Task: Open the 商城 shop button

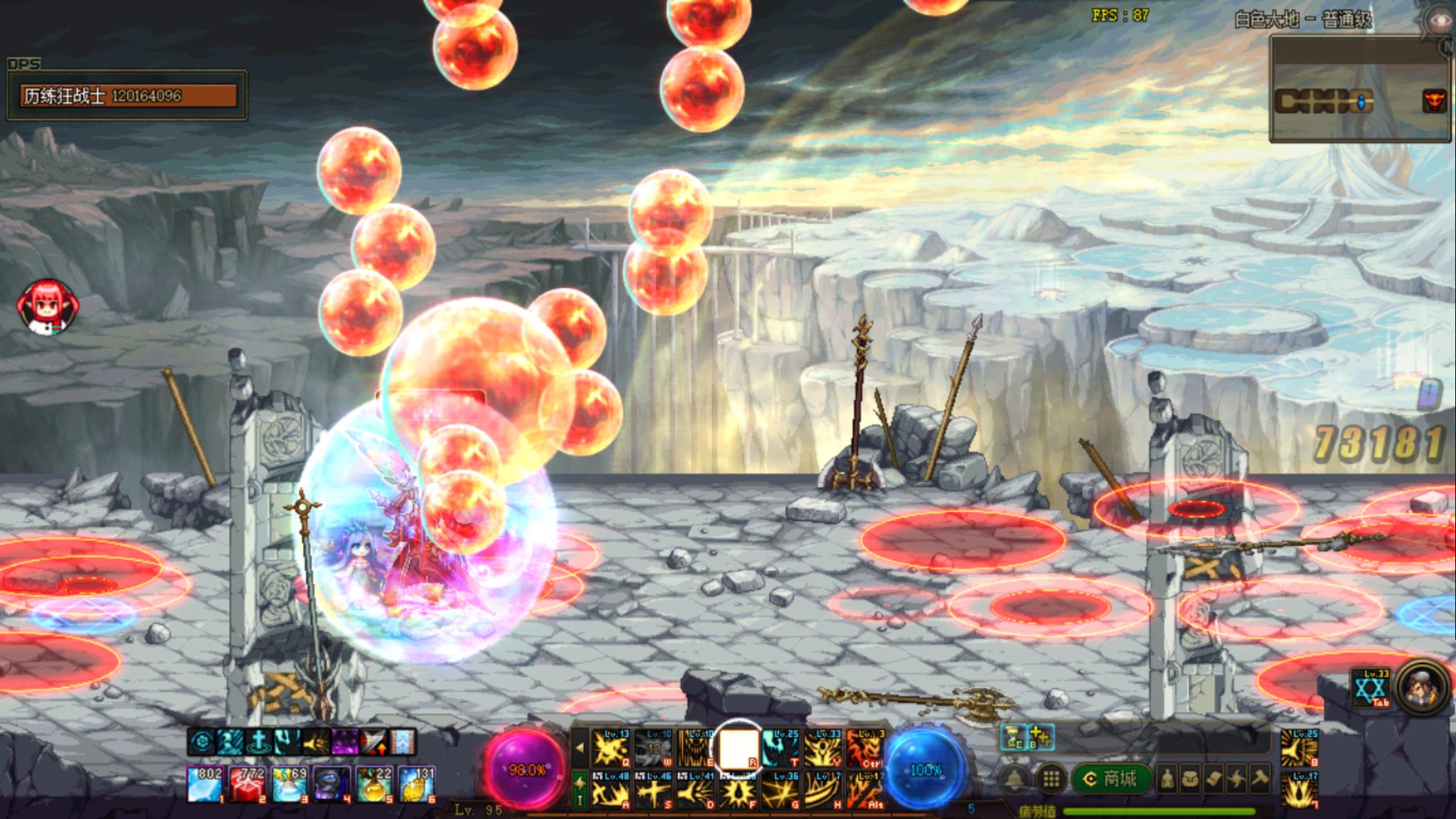Action: point(1110,779)
